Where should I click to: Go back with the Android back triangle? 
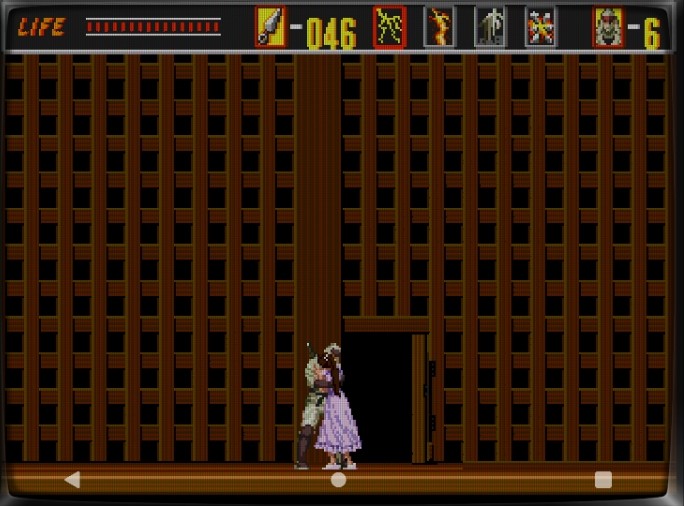(72, 480)
